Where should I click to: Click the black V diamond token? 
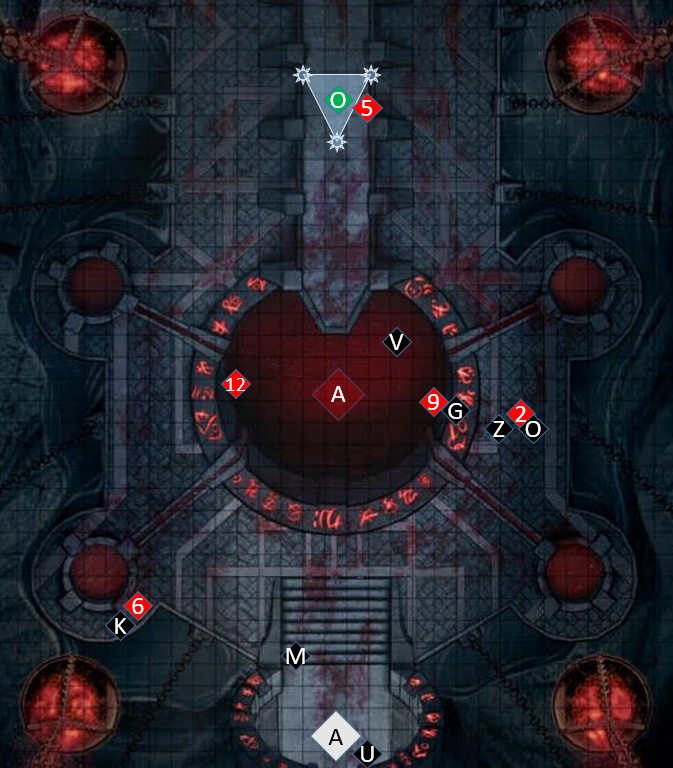coord(397,342)
